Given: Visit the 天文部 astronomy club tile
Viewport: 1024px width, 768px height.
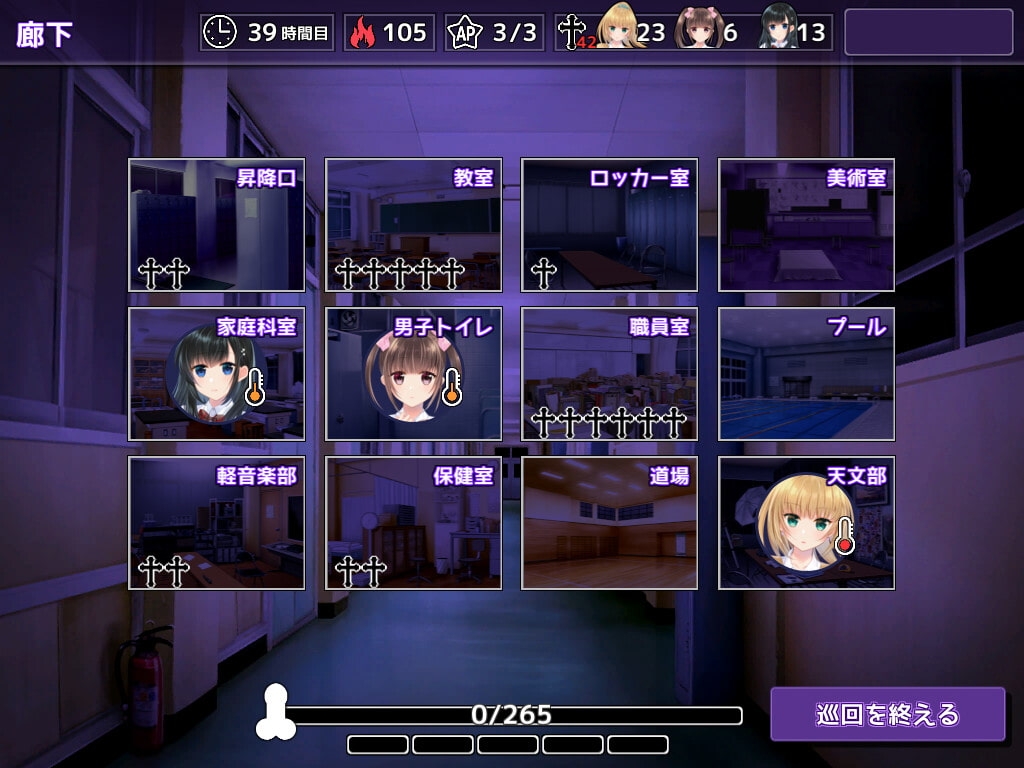Looking at the screenshot, I should [806, 523].
